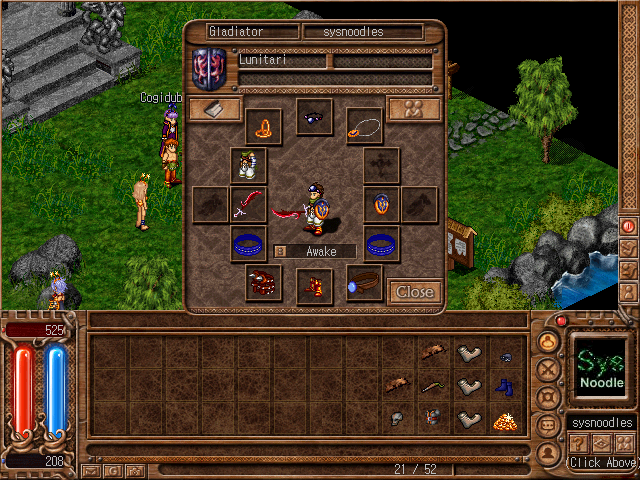640x480 pixels.
Task: Select the gold coin pile in inventory
Action: point(504,420)
